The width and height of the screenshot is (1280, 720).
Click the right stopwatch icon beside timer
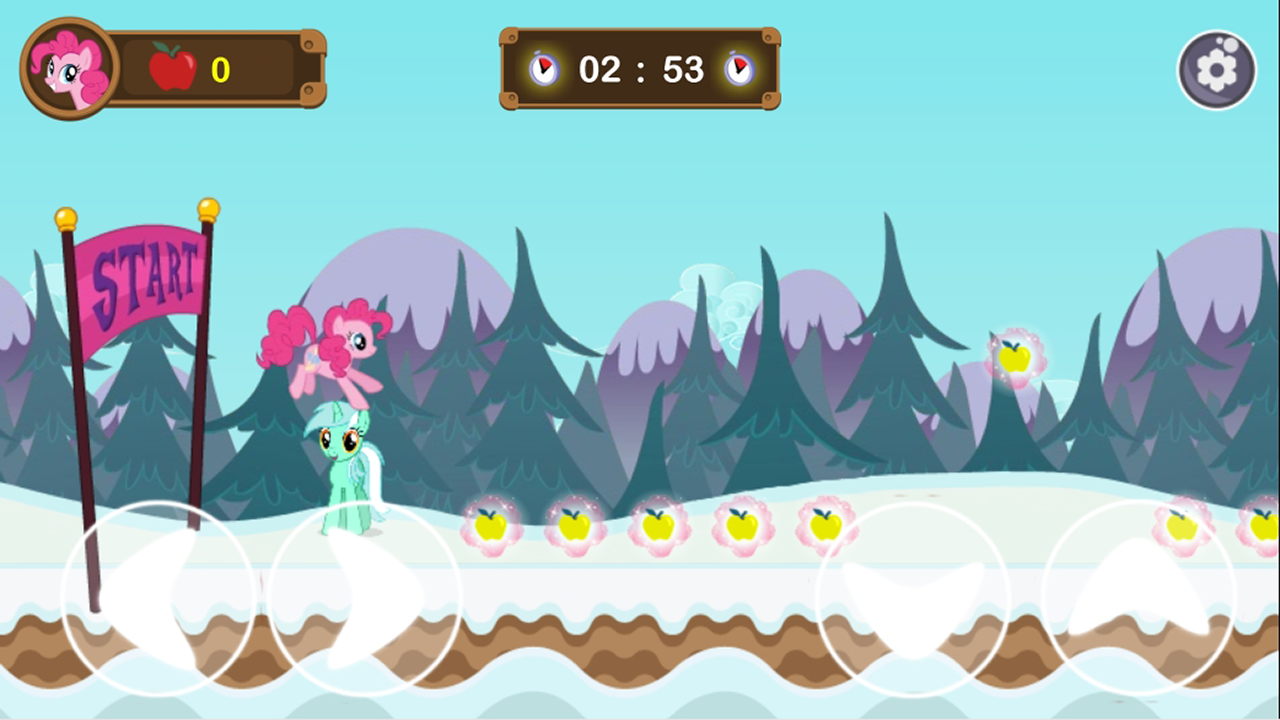point(738,69)
